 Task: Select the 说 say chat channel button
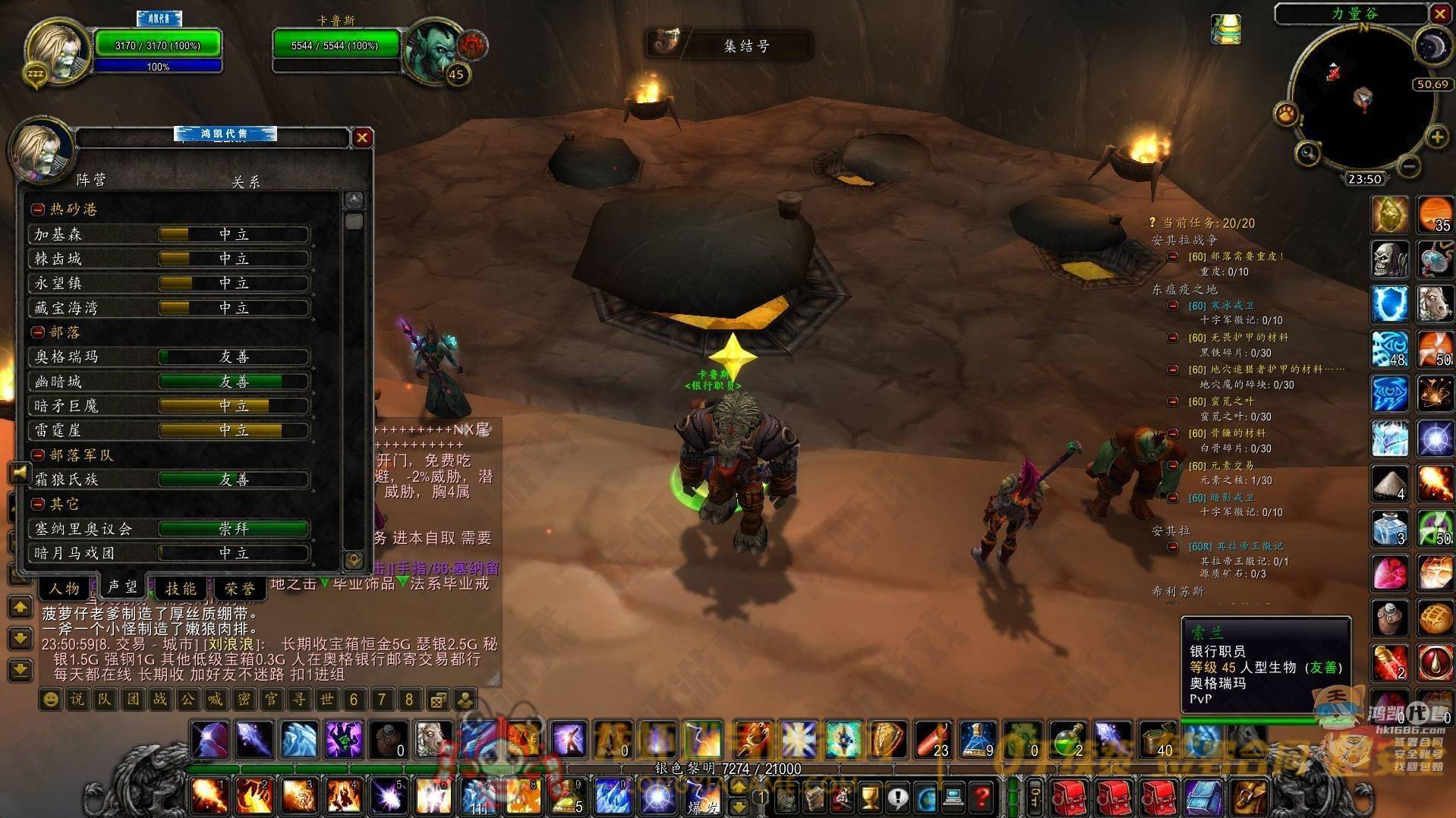click(x=77, y=699)
